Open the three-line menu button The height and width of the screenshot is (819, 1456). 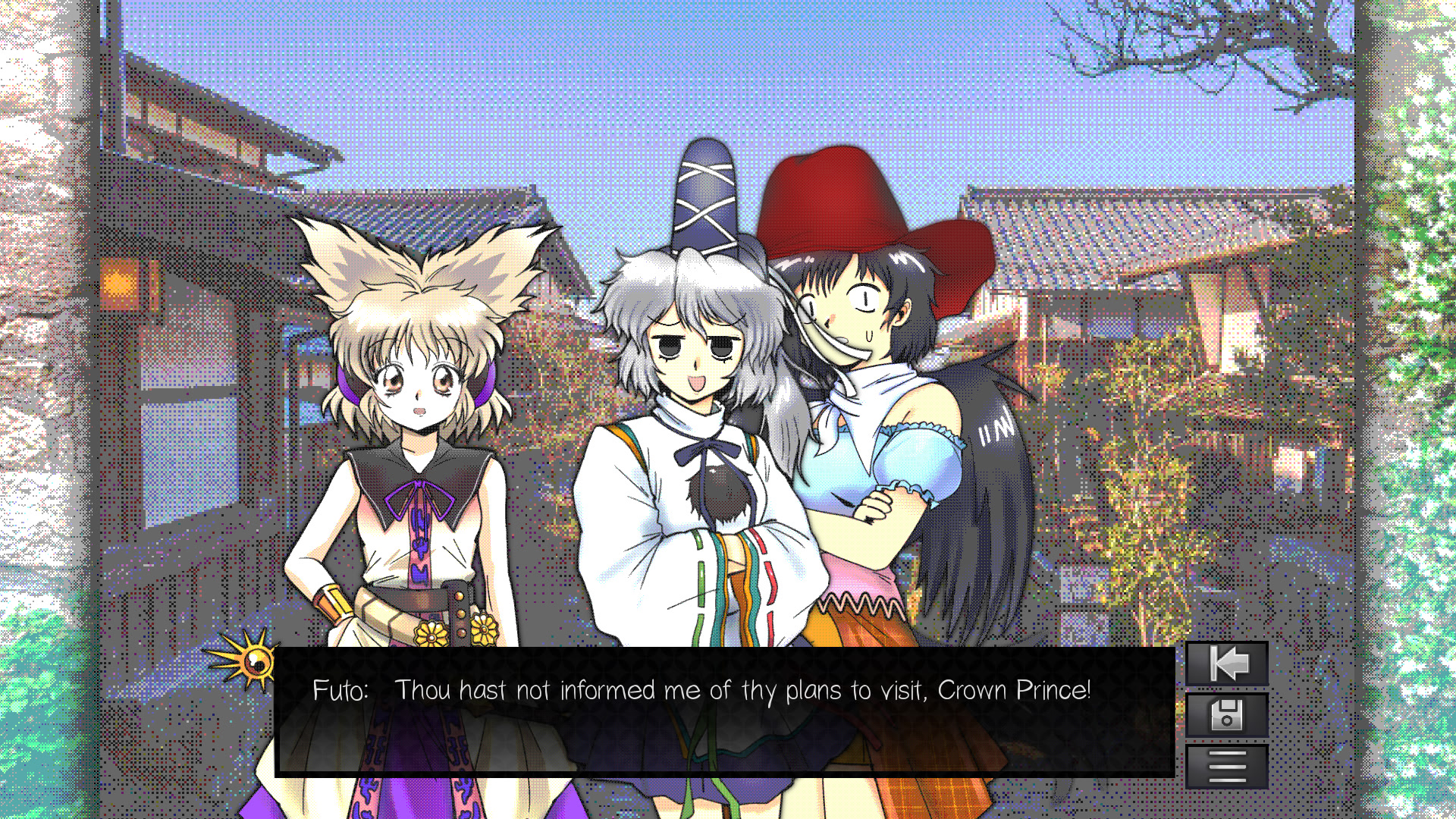coord(1226,766)
